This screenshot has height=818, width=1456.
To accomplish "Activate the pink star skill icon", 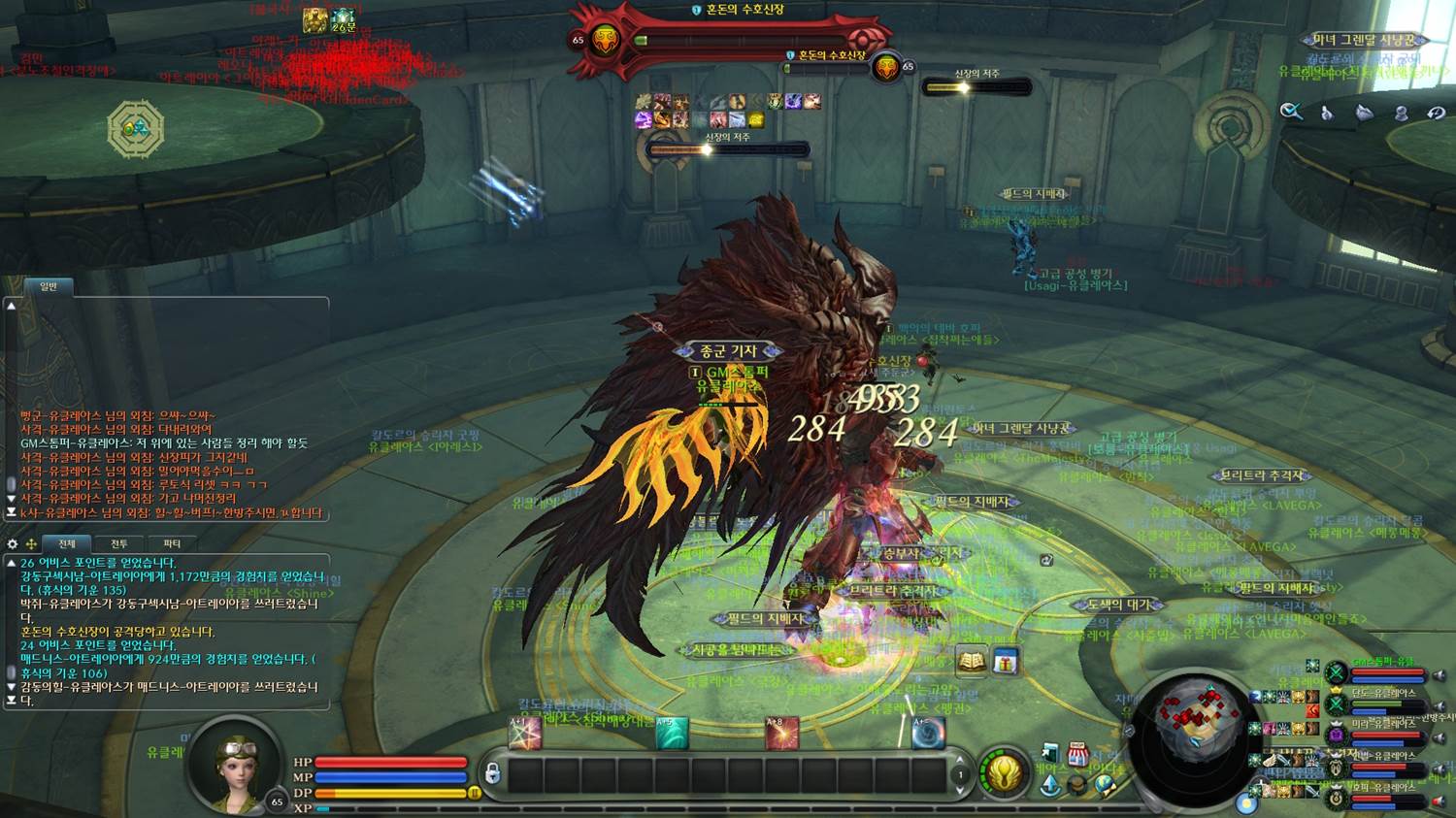I will pos(525,734).
